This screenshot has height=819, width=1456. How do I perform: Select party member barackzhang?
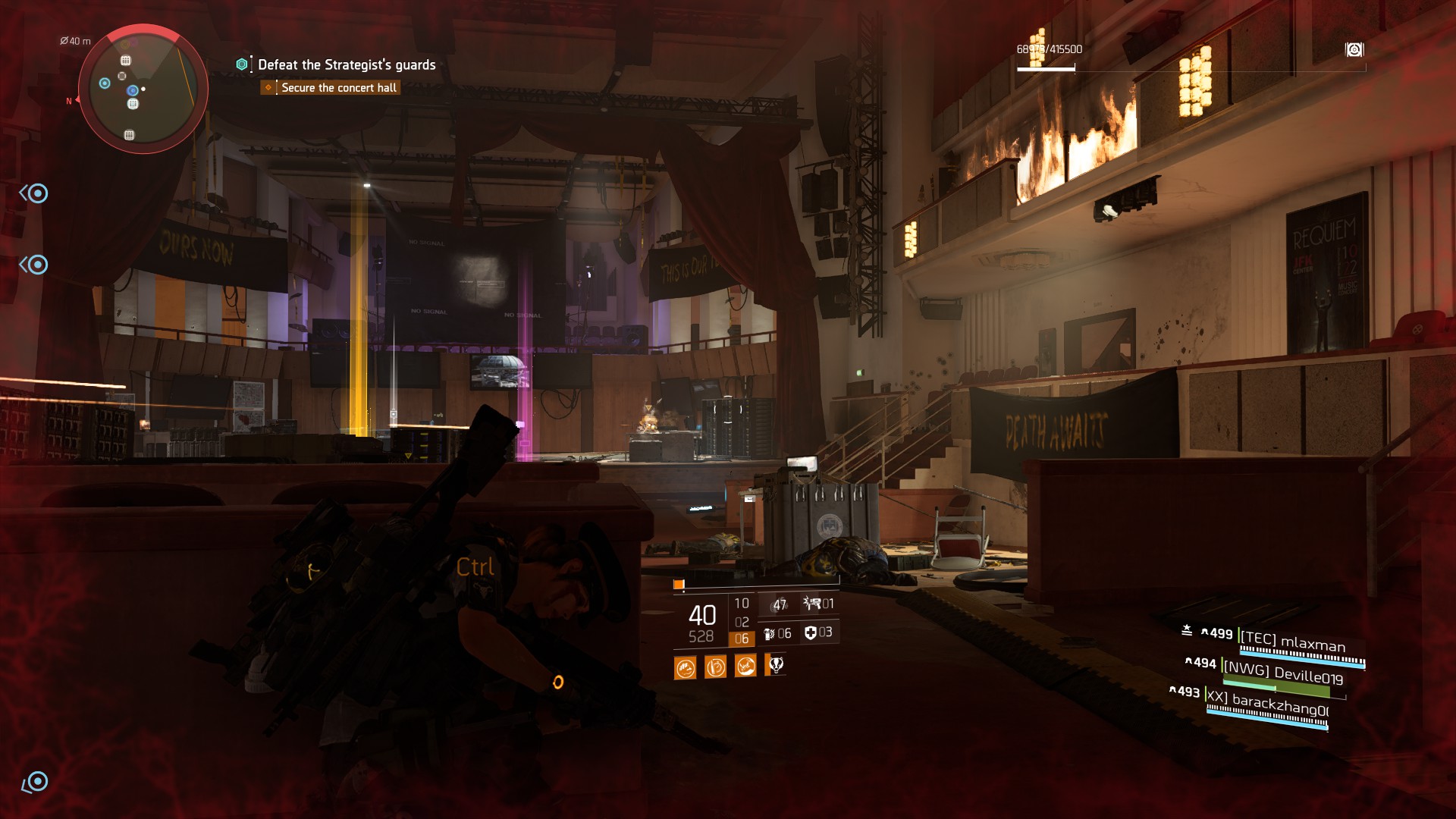pyautogui.click(x=1268, y=704)
